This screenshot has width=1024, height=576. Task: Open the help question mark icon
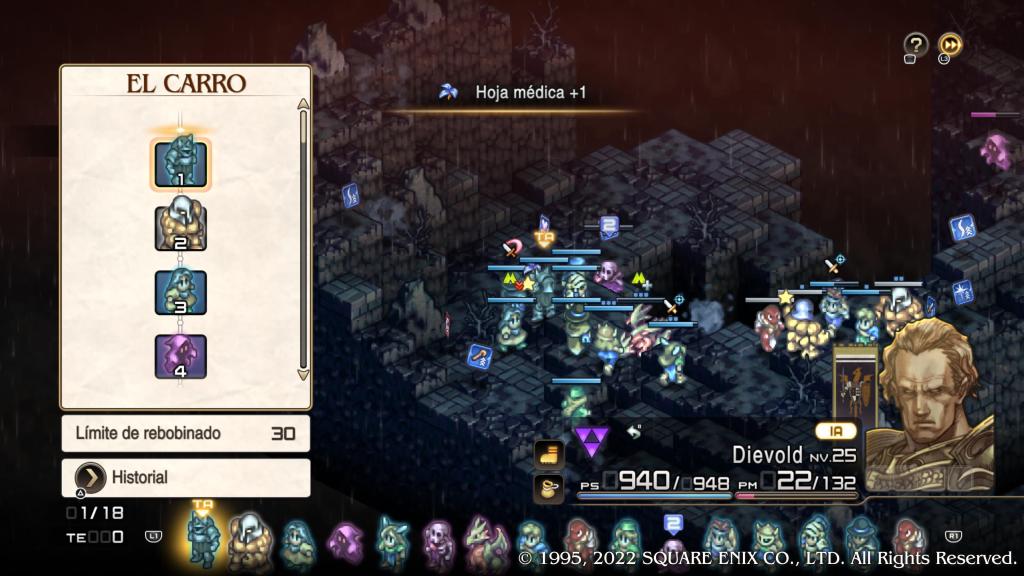[915, 45]
